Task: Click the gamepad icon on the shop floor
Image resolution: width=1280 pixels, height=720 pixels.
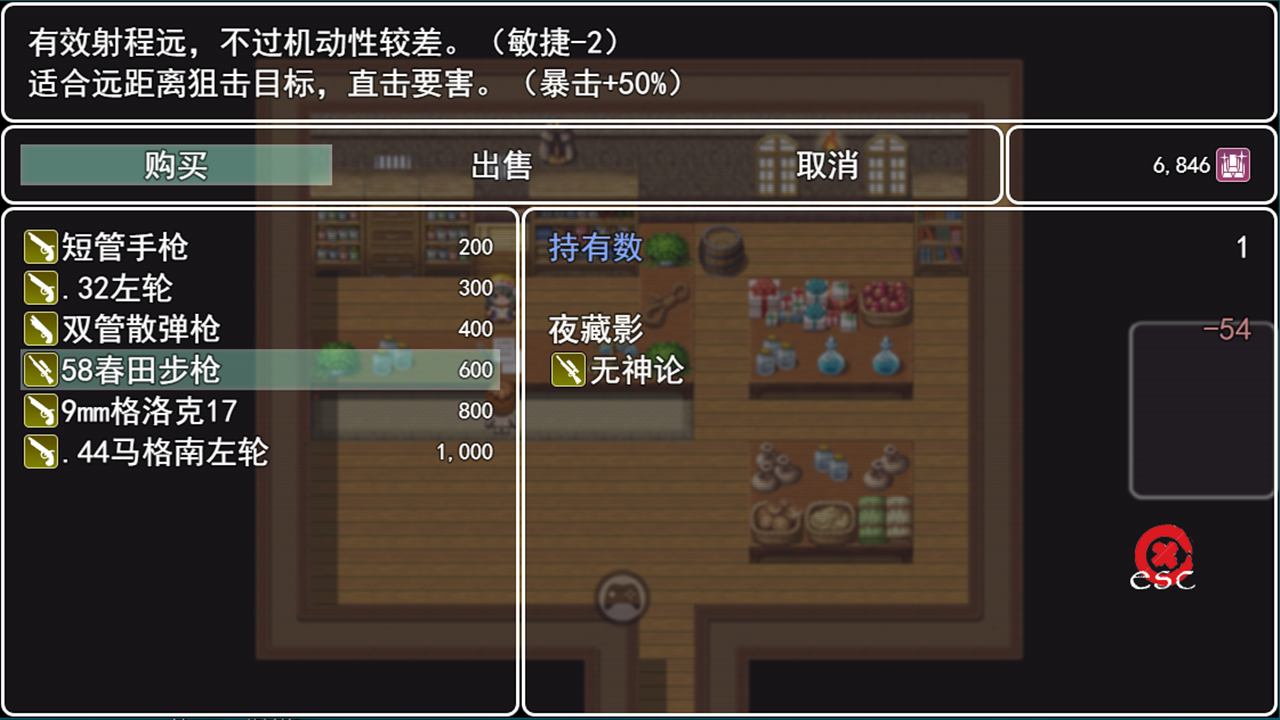Action: point(621,595)
